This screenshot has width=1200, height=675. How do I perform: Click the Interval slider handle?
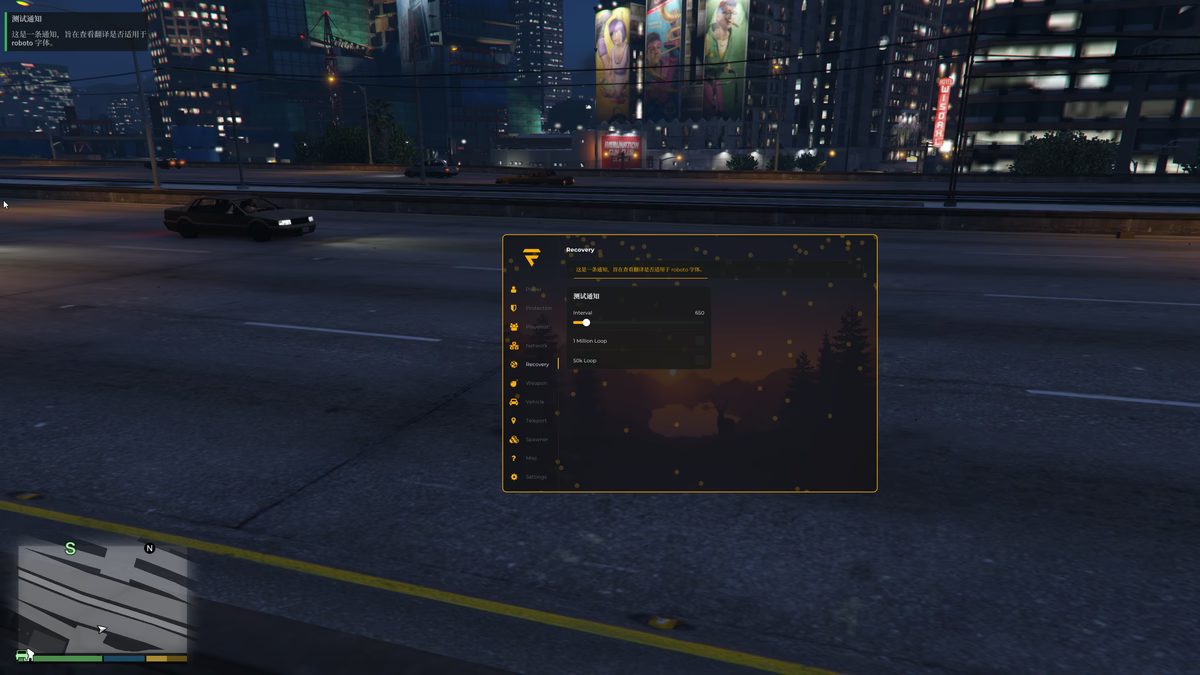[586, 323]
